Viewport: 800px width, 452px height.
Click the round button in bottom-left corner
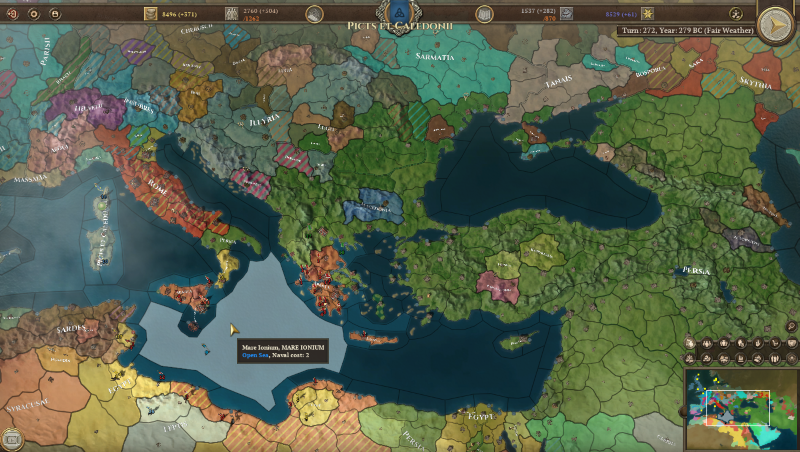point(11,438)
